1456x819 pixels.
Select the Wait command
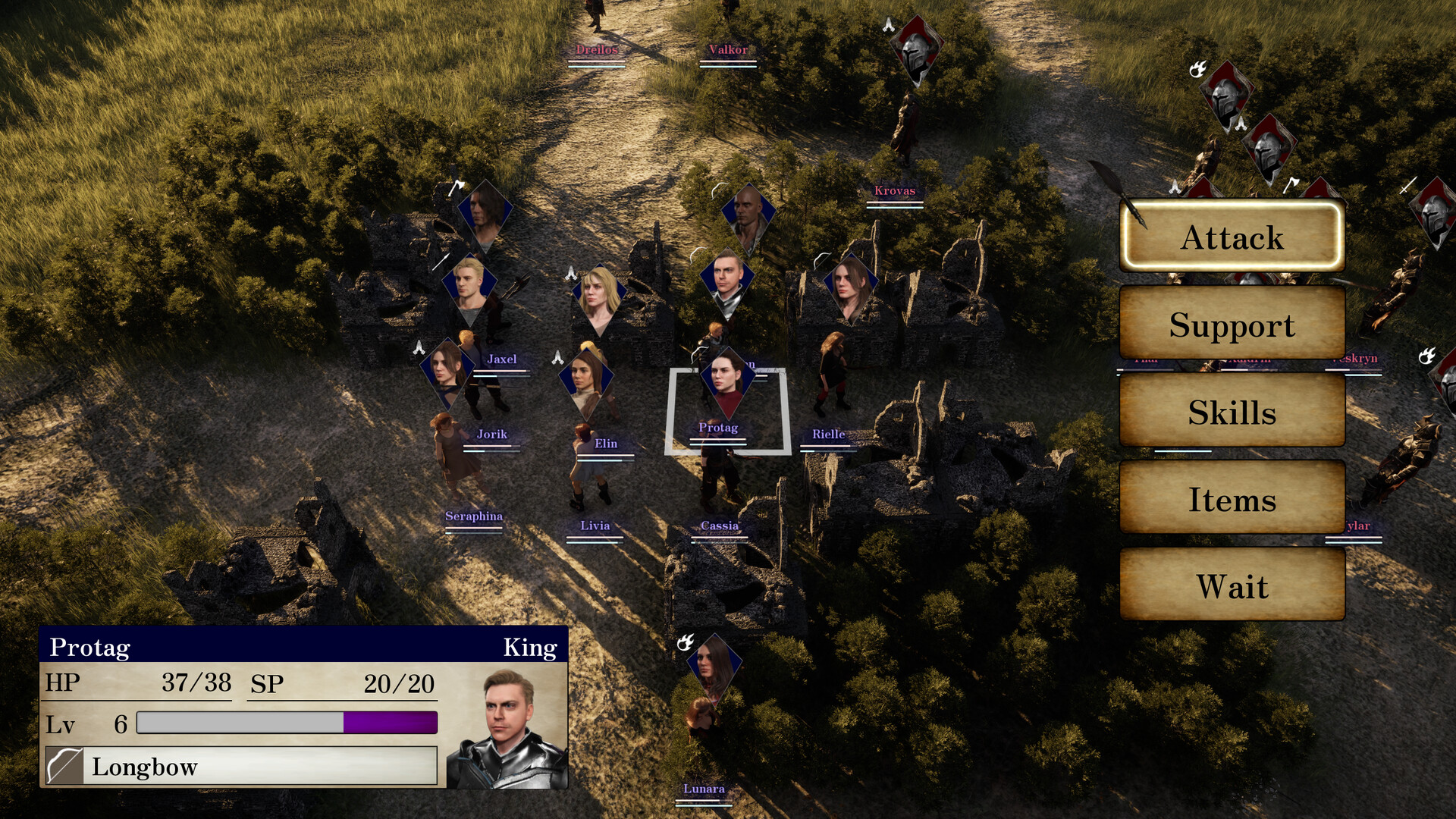point(1232,586)
